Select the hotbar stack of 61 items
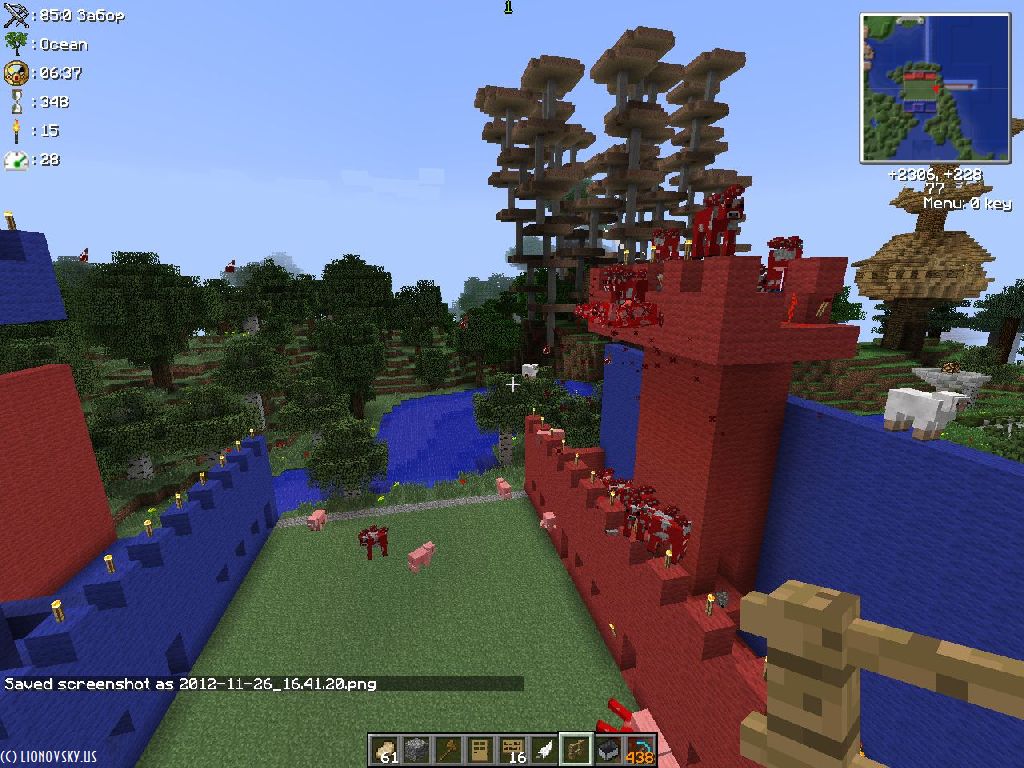1024x768 pixels. (x=385, y=749)
